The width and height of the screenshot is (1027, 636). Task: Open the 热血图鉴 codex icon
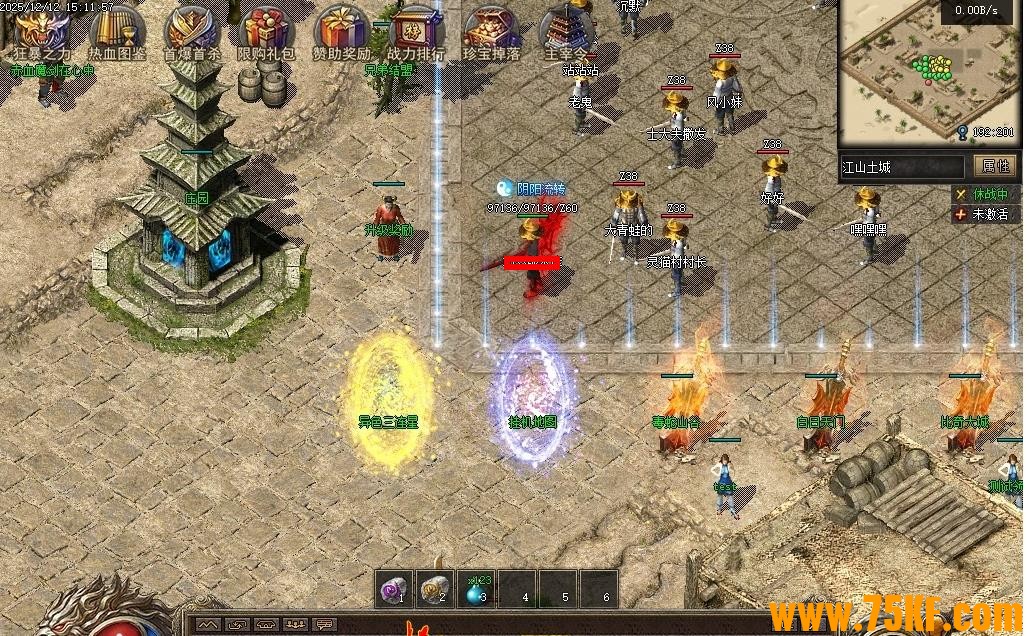[117, 30]
